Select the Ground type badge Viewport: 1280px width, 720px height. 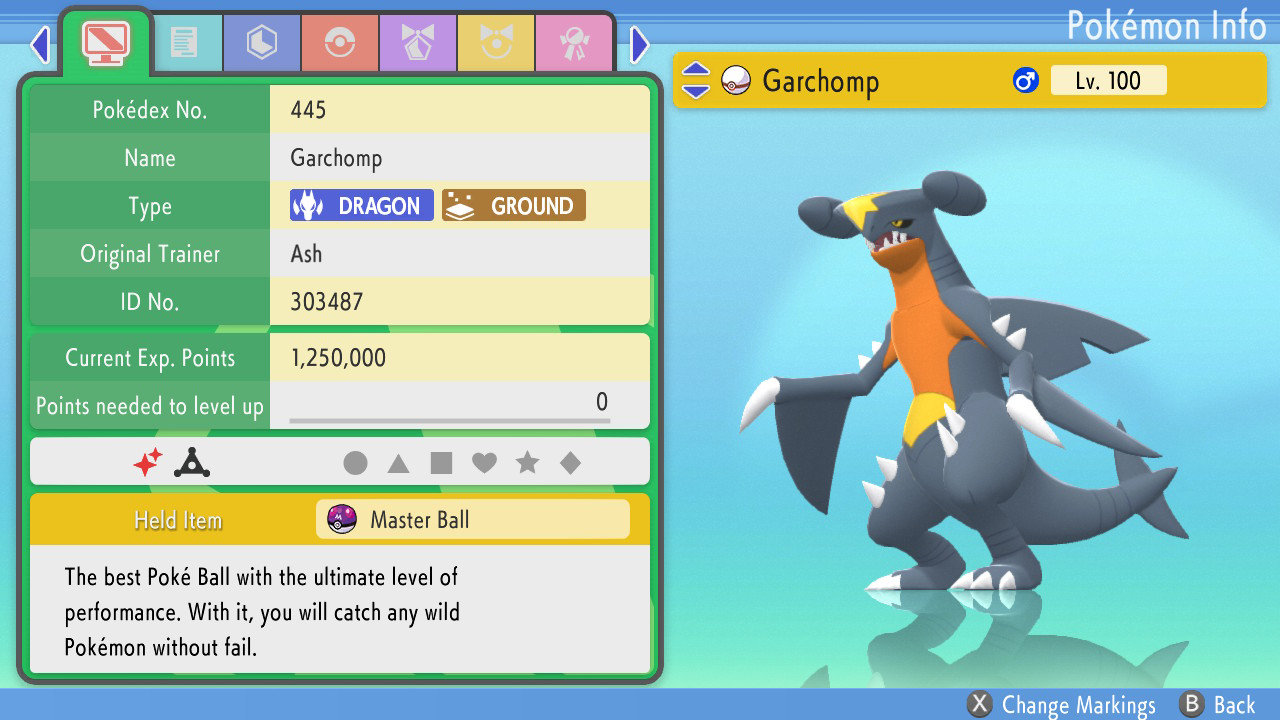[x=513, y=205]
